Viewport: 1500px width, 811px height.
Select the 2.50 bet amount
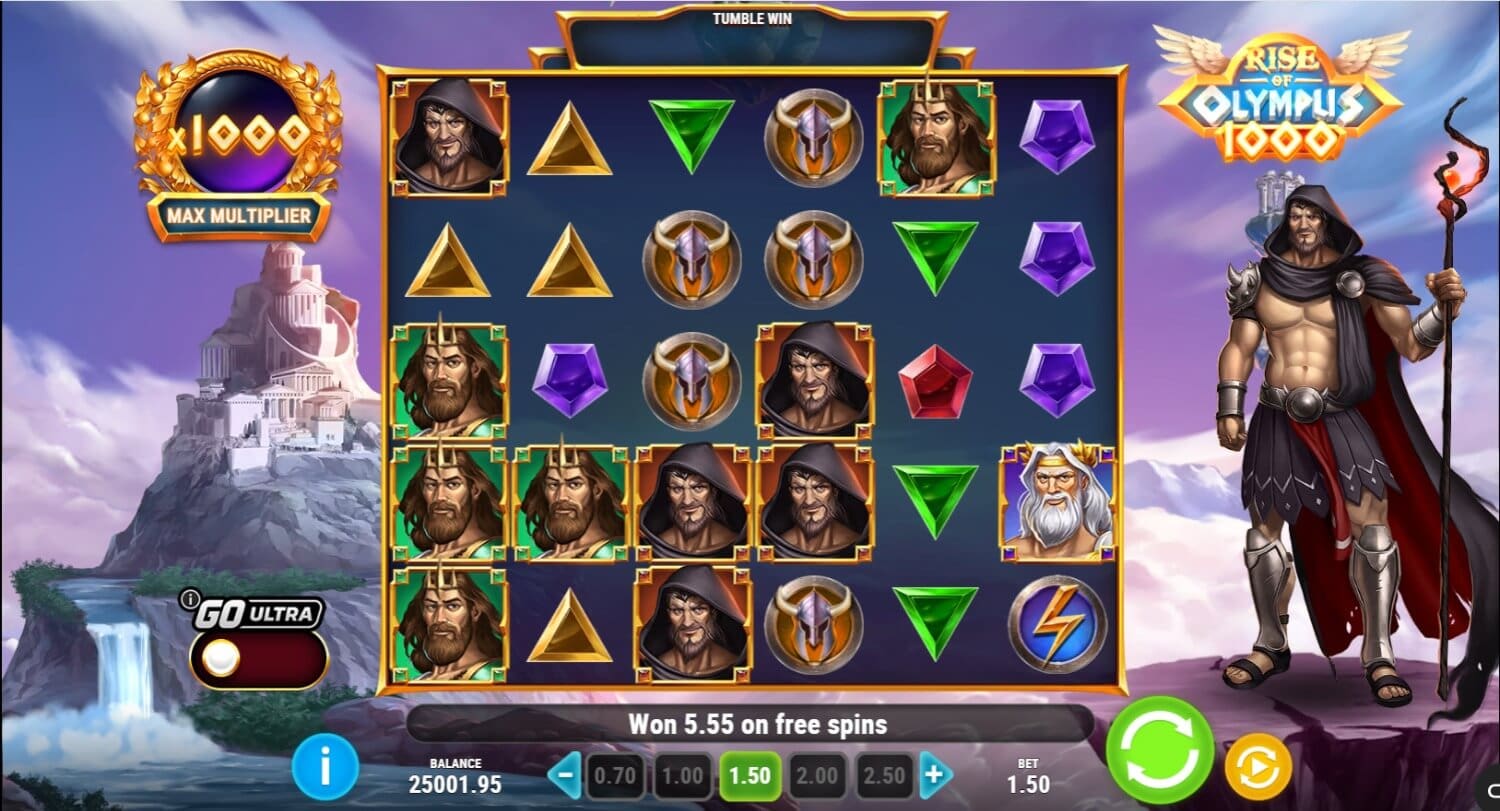point(883,773)
